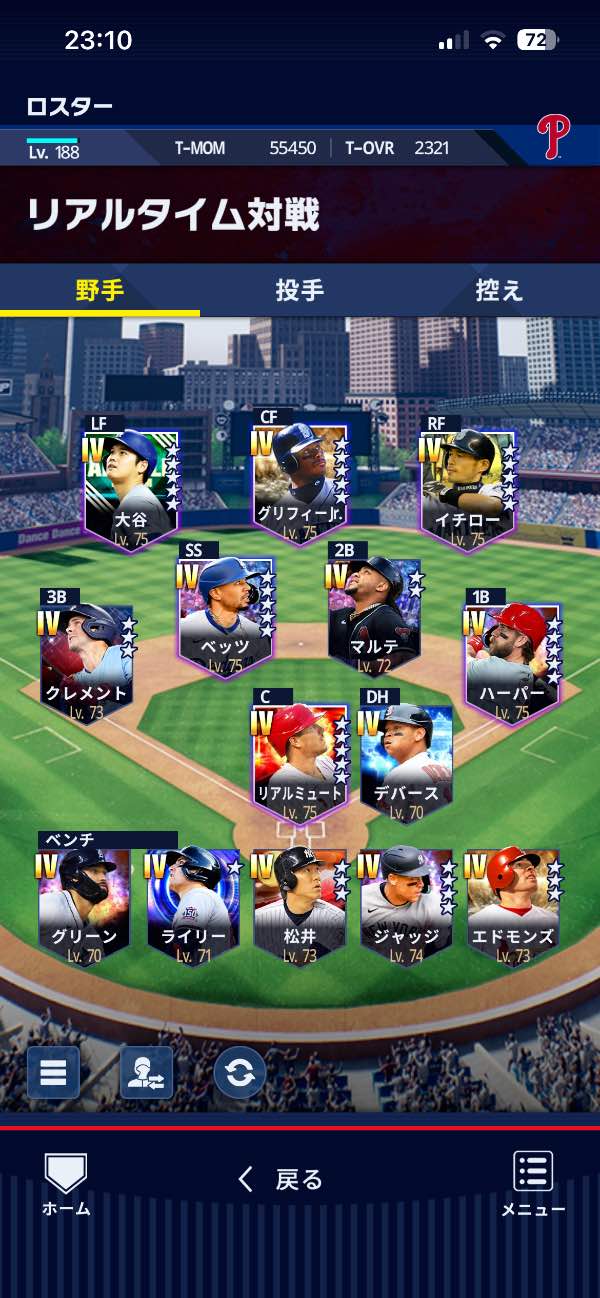Open the three-line list button
600x1298 pixels.
coord(53,1073)
